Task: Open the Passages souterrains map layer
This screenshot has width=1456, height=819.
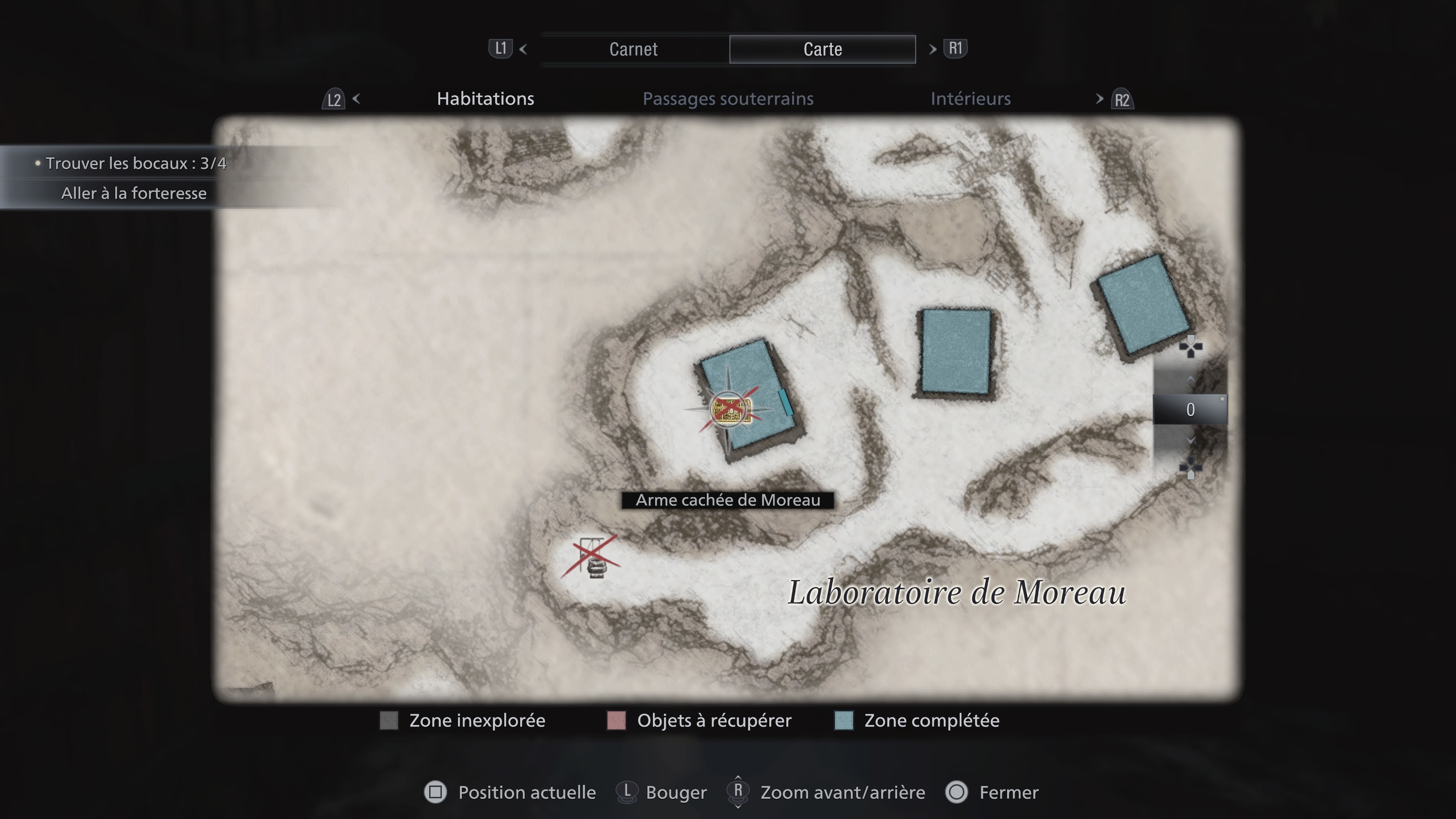Action: tap(728, 99)
